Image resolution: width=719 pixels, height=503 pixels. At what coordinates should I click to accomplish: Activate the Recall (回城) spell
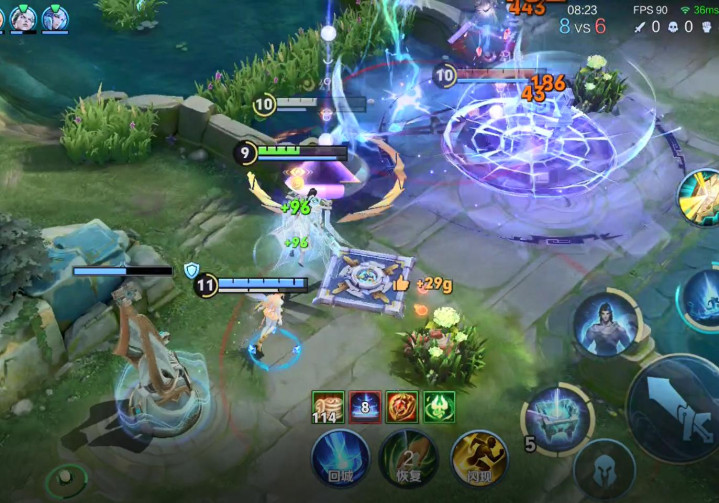[340, 459]
